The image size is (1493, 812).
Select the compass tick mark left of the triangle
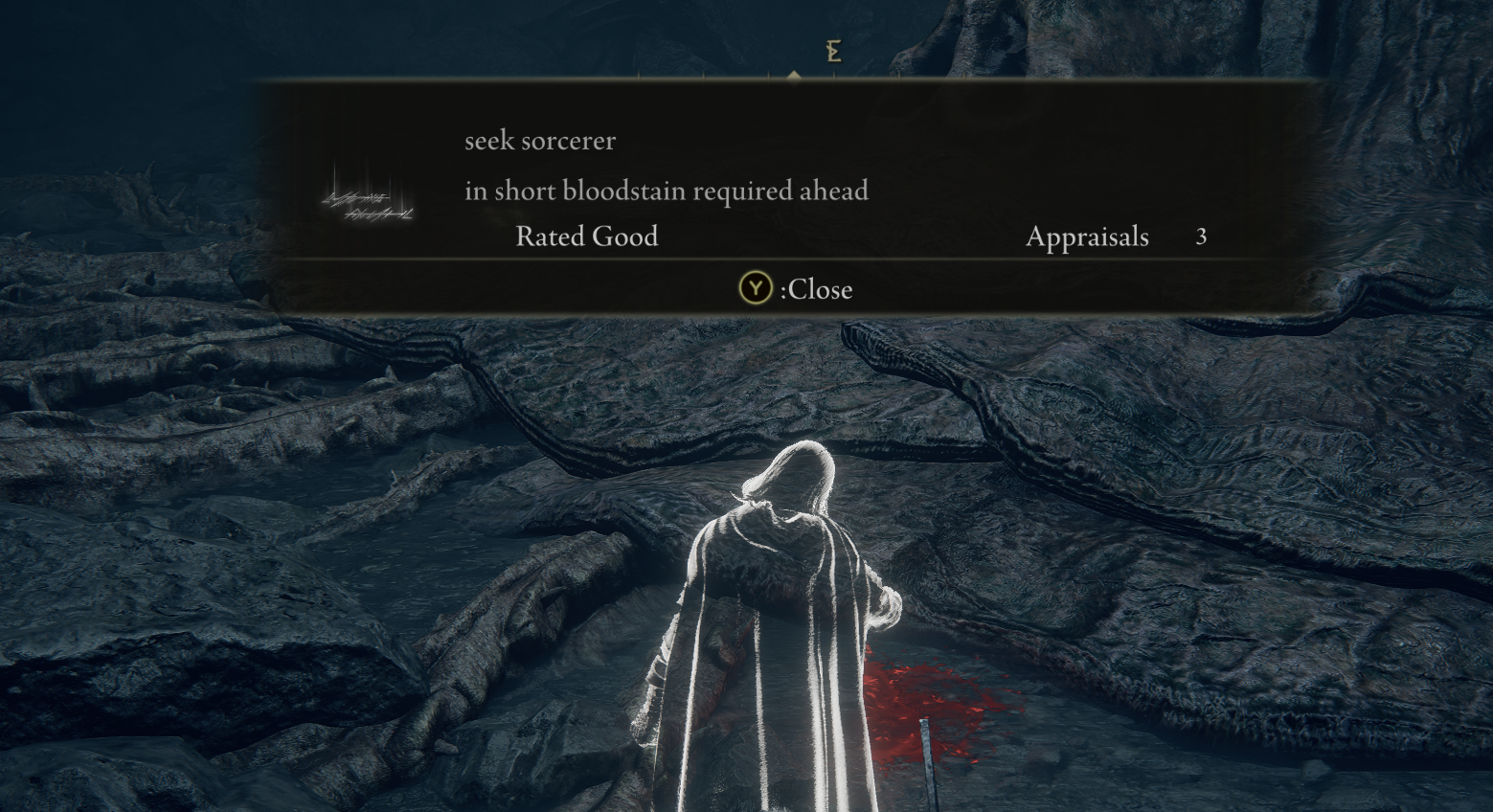769,75
